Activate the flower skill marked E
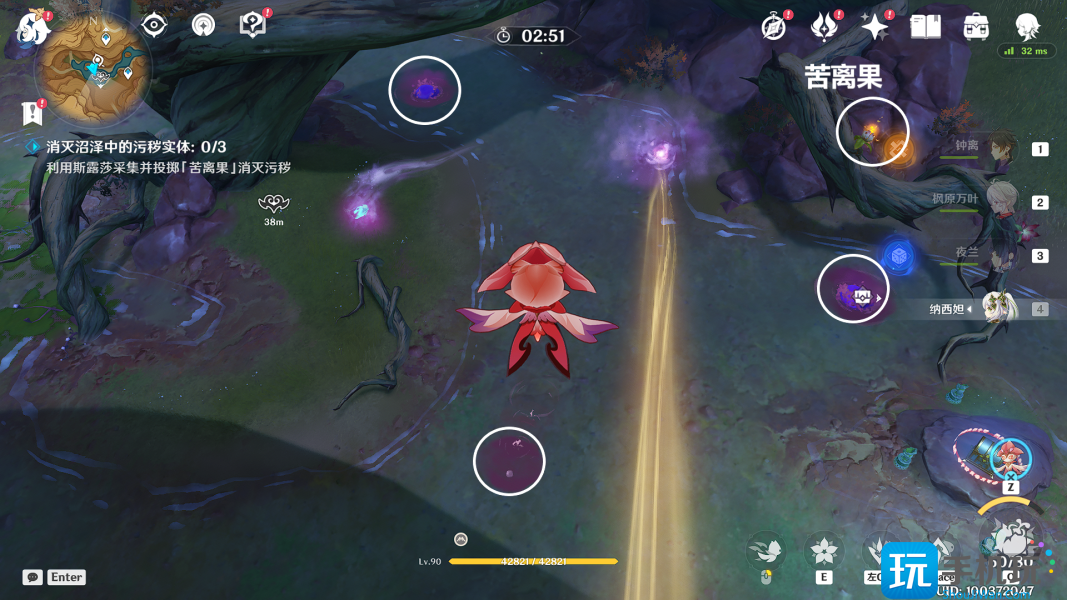The height and width of the screenshot is (600, 1067). [824, 552]
